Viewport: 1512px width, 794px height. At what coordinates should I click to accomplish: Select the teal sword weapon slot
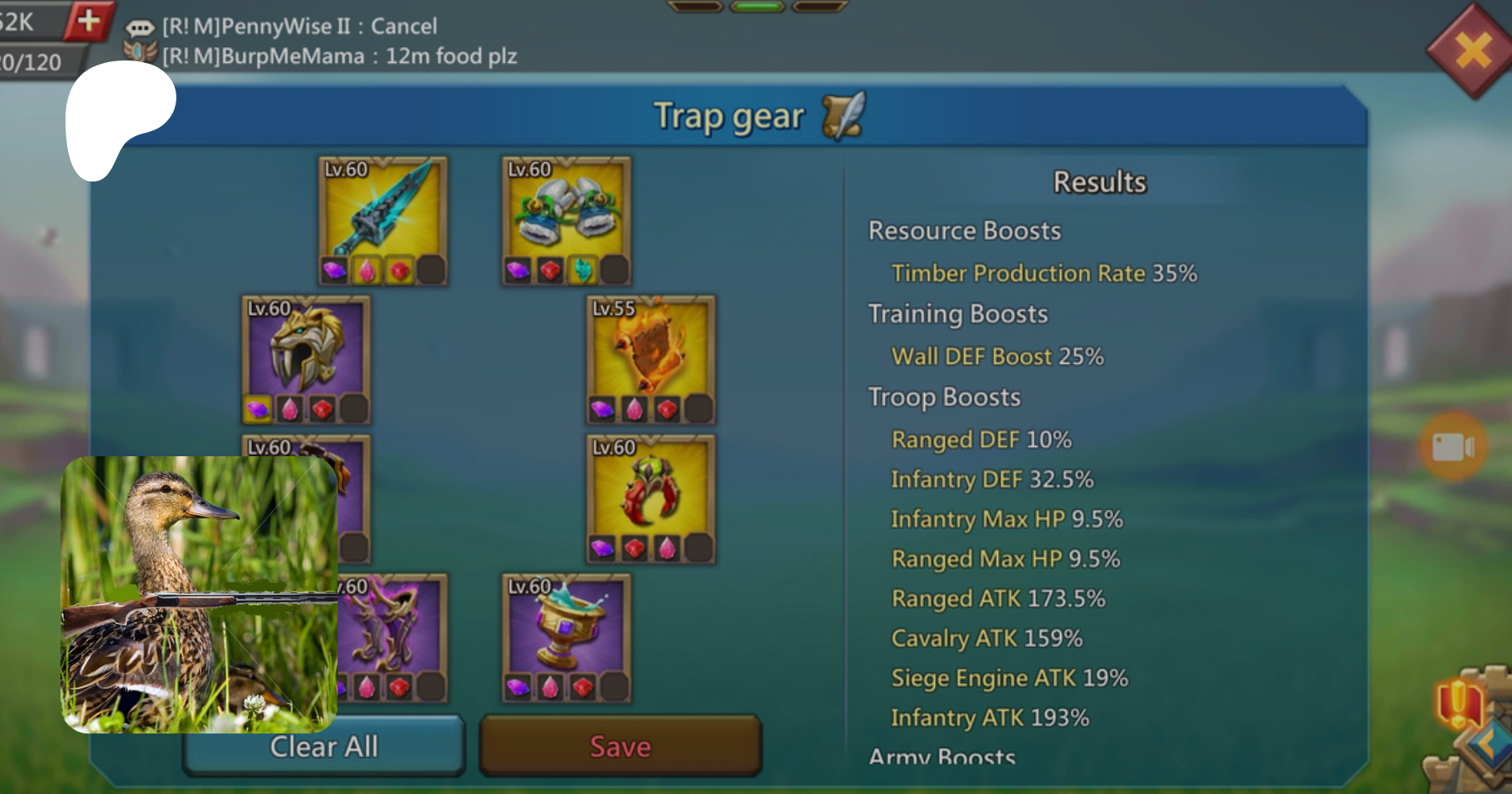click(383, 210)
